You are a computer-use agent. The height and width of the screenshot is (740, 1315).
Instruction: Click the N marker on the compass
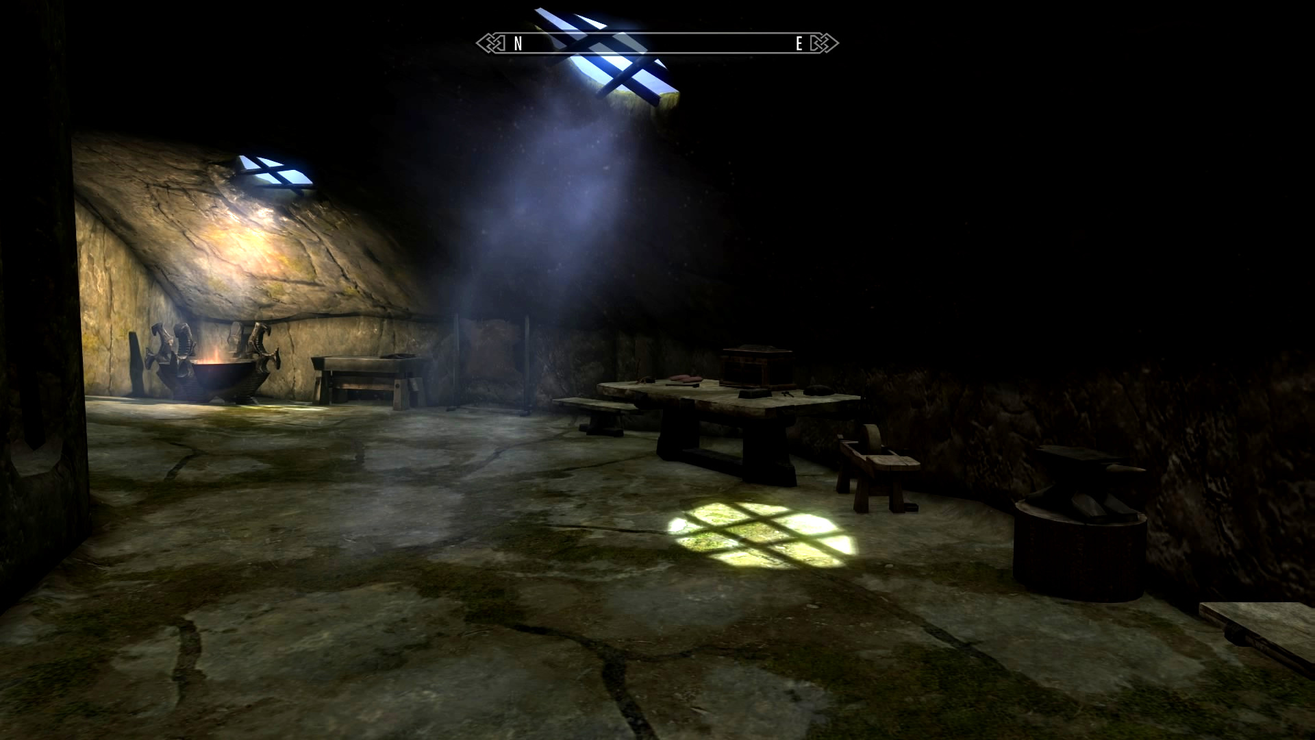click(x=517, y=44)
